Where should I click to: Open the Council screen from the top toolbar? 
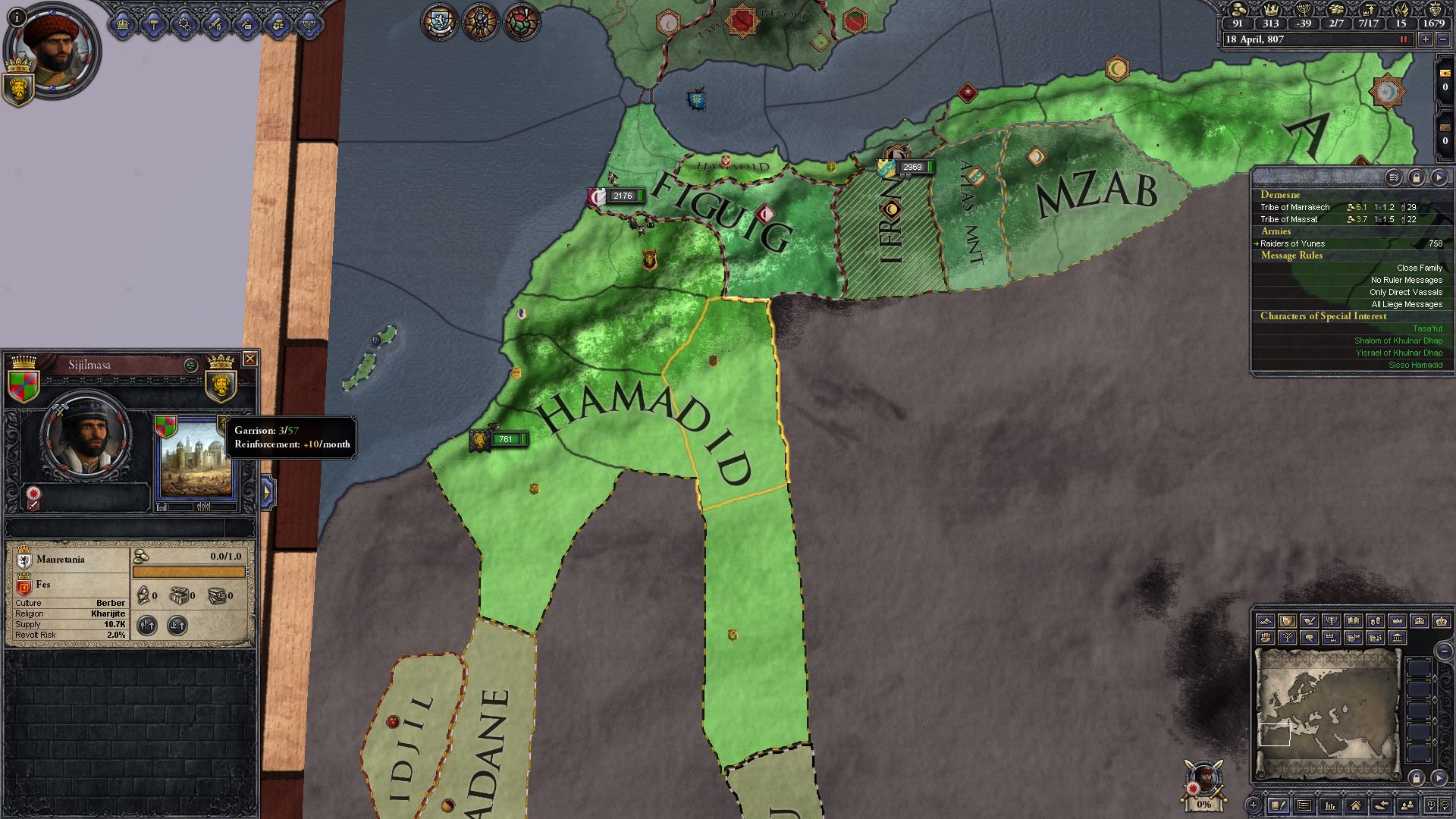pos(154,25)
